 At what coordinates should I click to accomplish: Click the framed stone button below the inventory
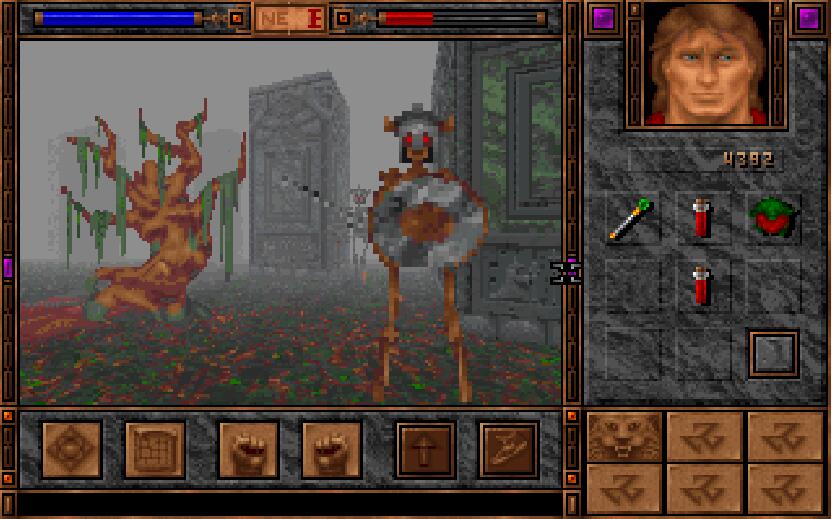tap(773, 353)
